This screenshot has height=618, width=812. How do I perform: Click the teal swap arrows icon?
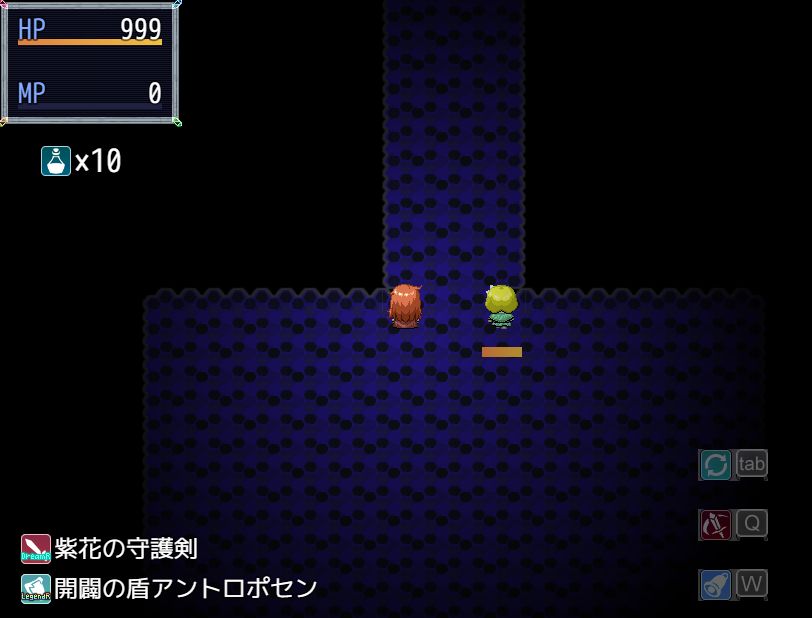pos(715,464)
